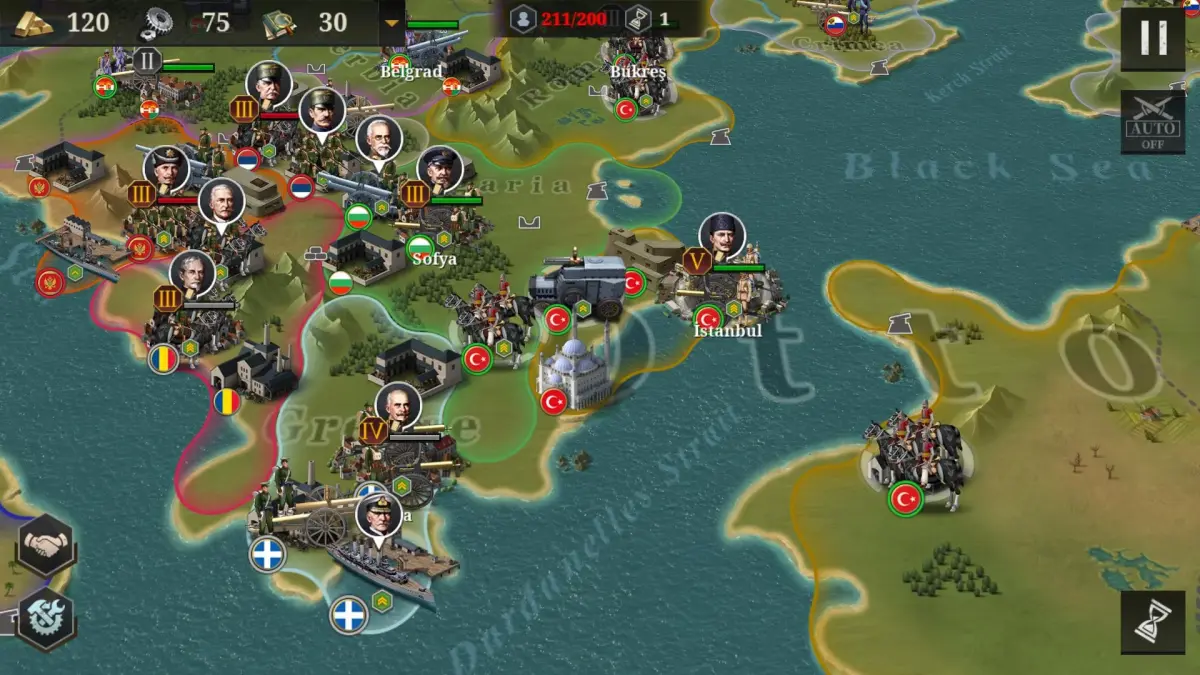Expand the resource bar dropdown arrow

[x=392, y=22]
